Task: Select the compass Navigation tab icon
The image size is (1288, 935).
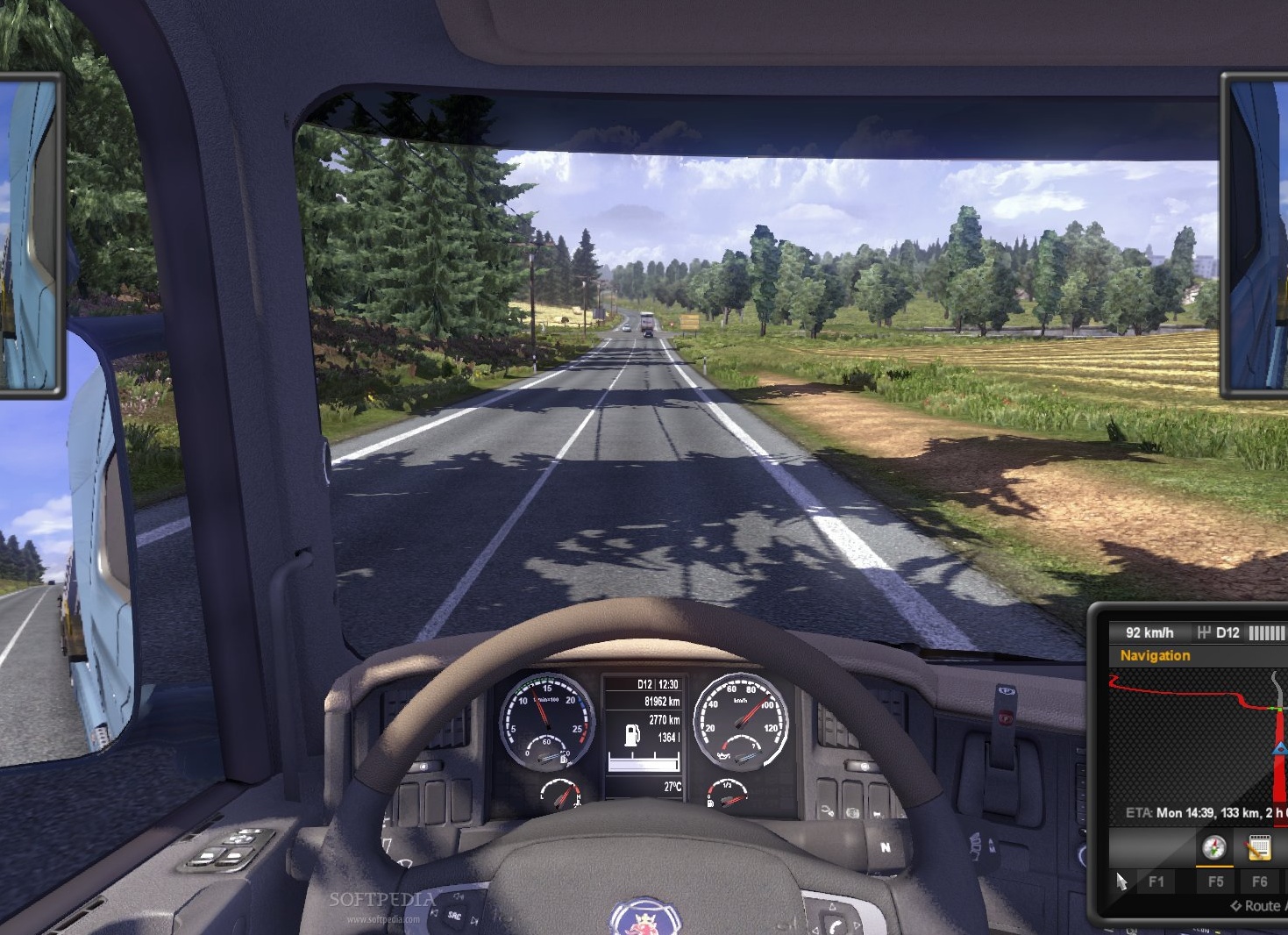Action: [1214, 847]
